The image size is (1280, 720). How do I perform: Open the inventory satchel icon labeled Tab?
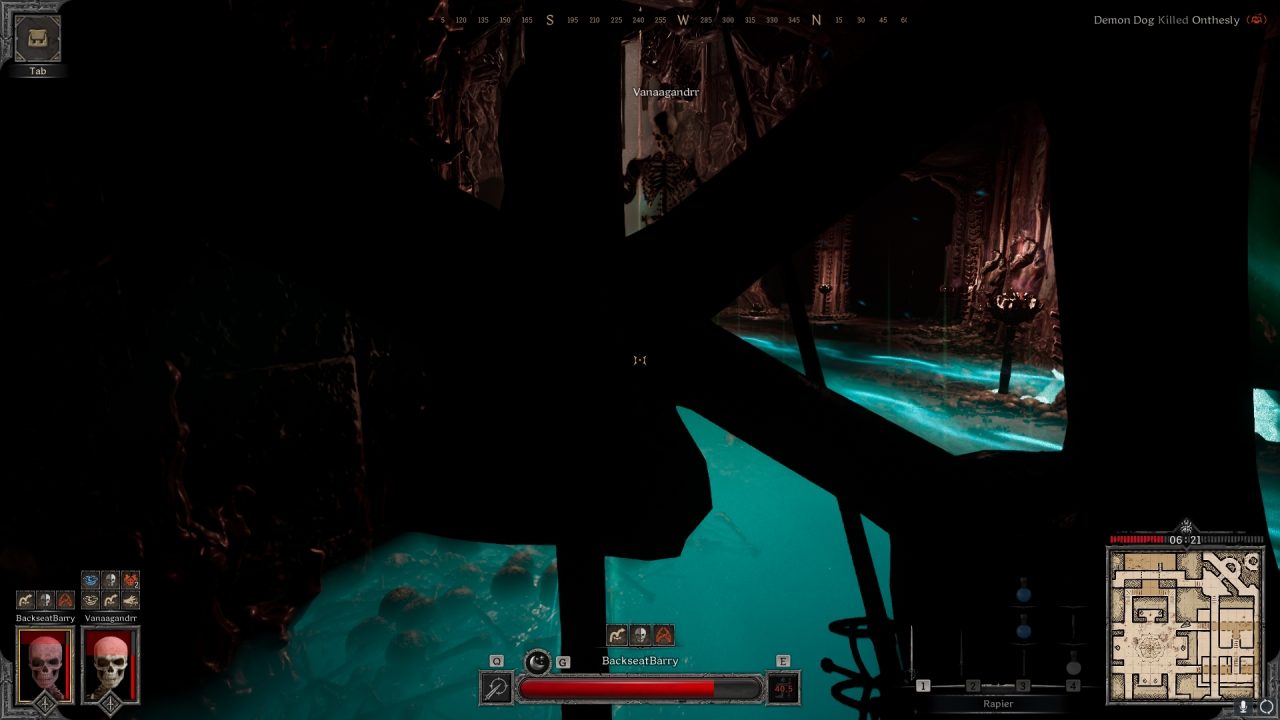tap(37, 40)
